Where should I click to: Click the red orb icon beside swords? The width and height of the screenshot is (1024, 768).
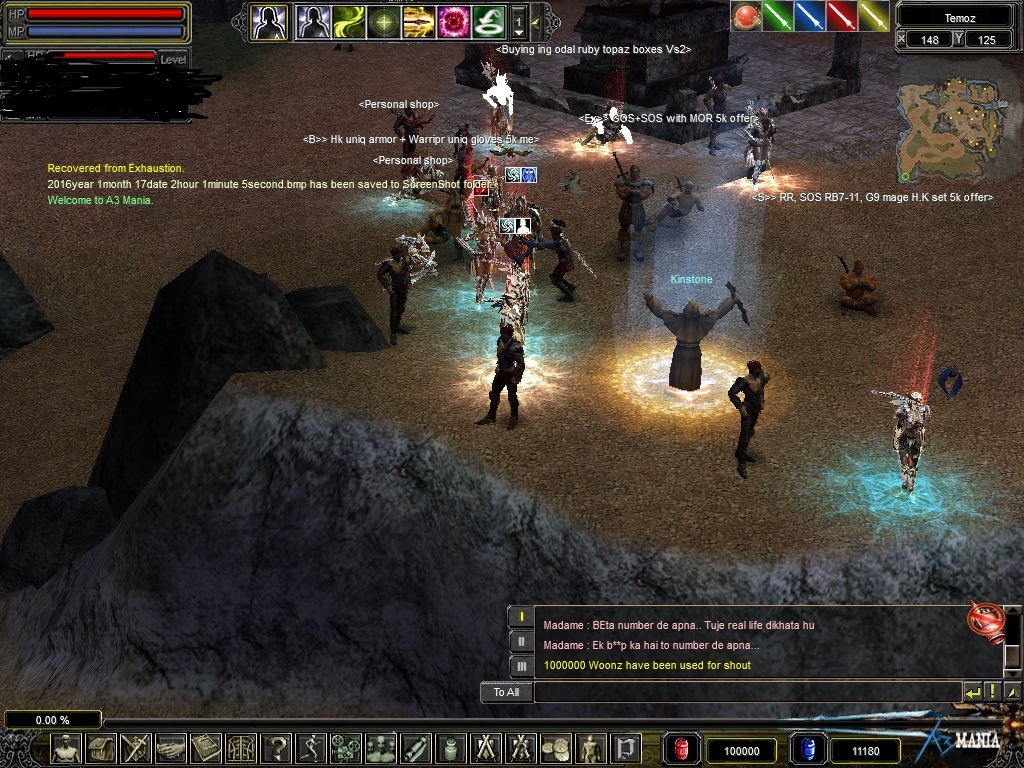(746, 16)
